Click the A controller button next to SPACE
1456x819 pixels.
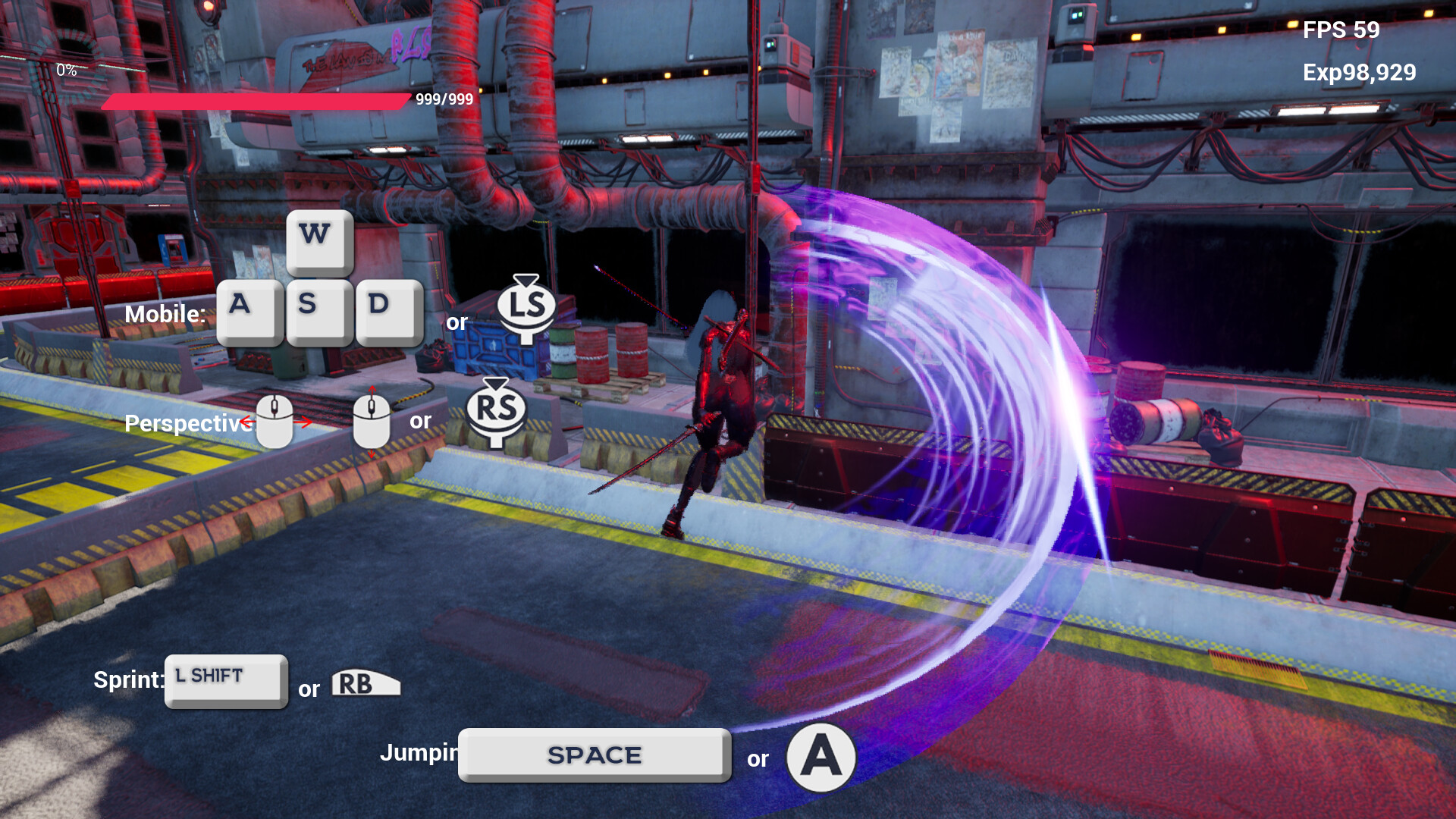[x=821, y=756]
